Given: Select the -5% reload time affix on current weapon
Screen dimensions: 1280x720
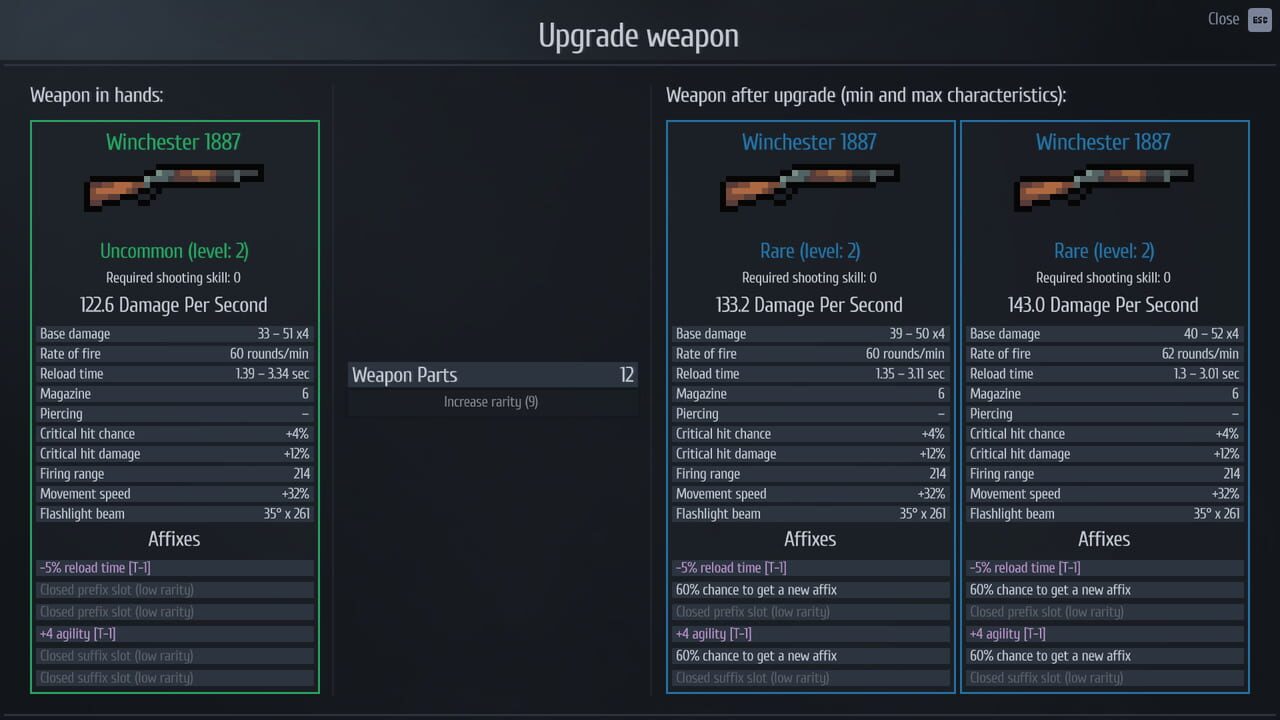Looking at the screenshot, I should (x=174, y=567).
